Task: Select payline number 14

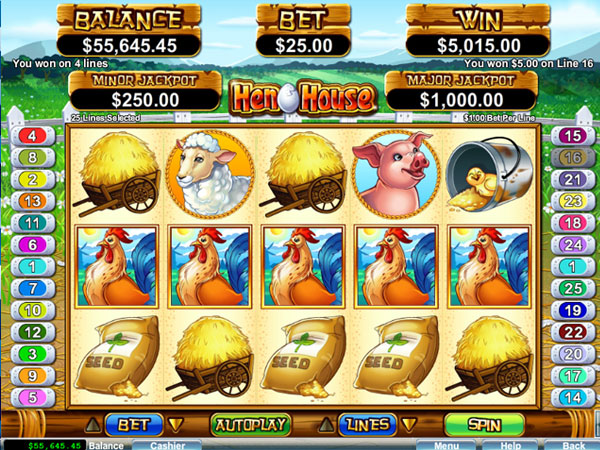Action: coord(573,397)
